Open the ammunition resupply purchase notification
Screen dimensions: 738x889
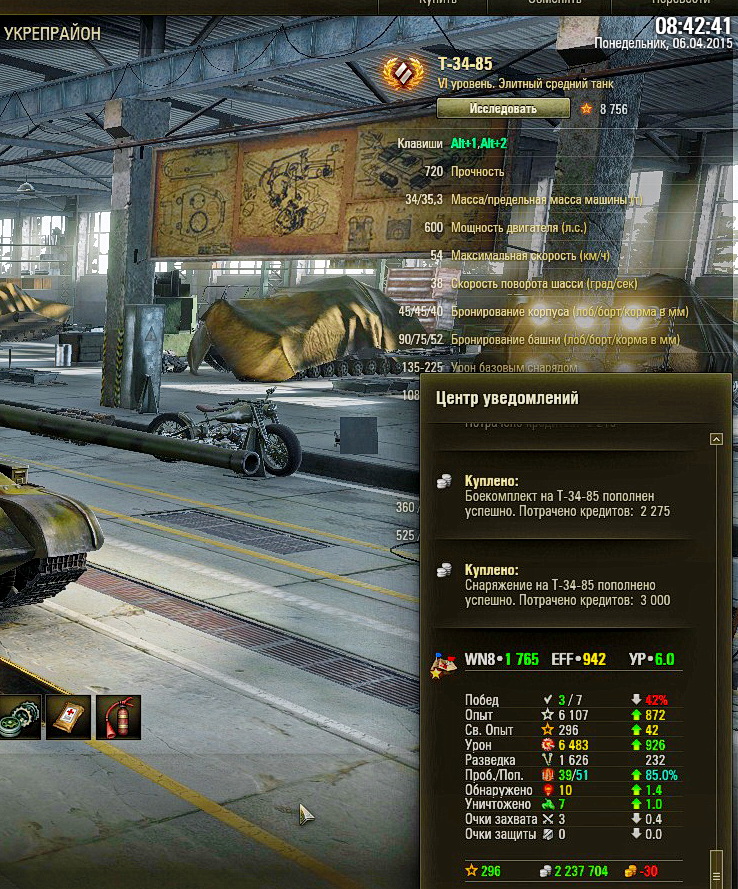point(567,497)
